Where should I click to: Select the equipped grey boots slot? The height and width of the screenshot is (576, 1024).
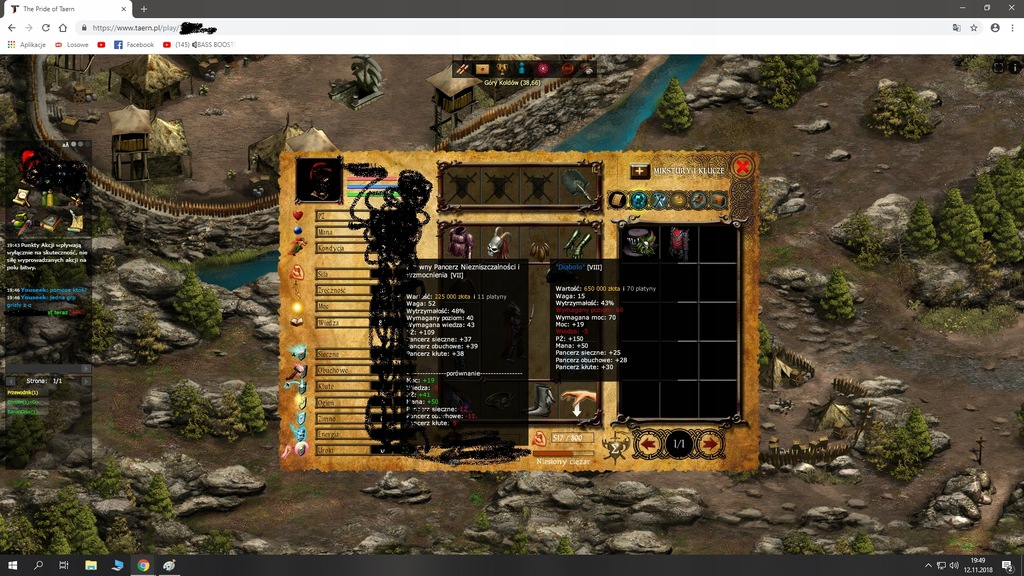coord(542,401)
